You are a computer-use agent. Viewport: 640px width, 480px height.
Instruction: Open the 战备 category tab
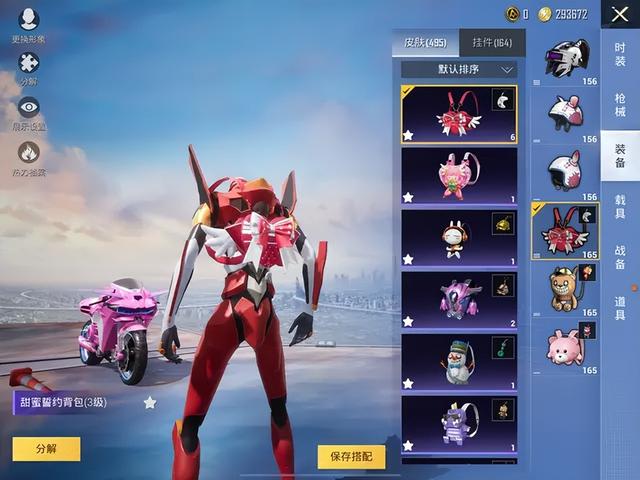click(x=620, y=257)
